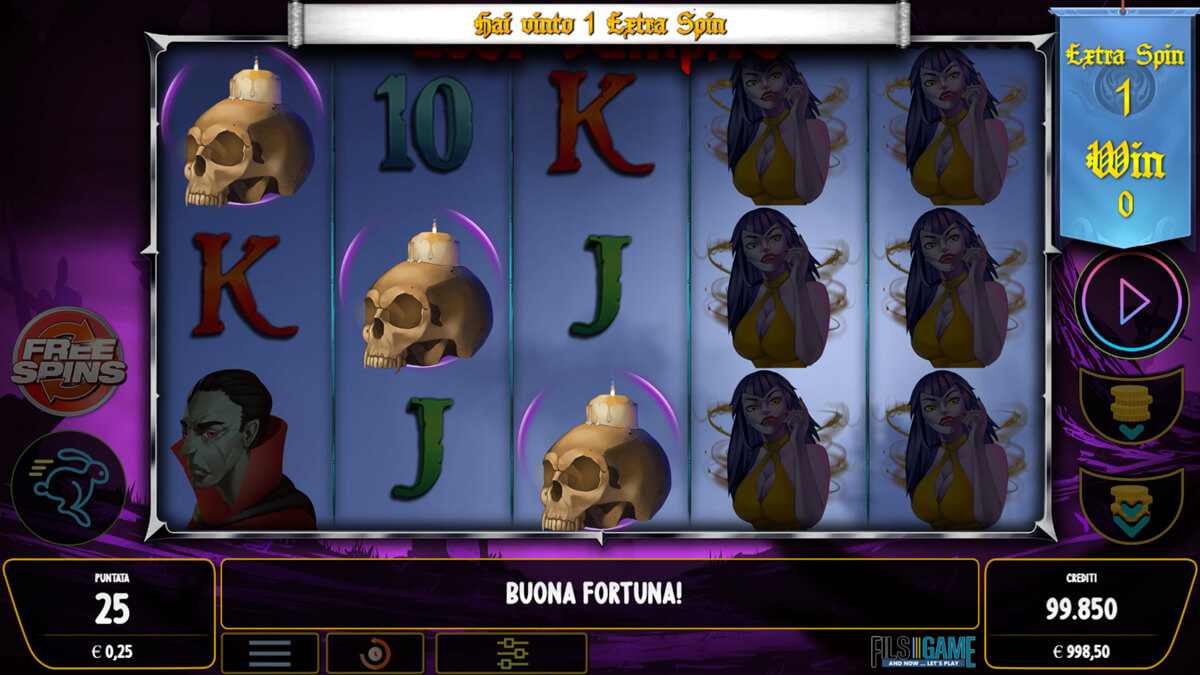
Task: Open the autoplay timer options
Action: [375, 654]
